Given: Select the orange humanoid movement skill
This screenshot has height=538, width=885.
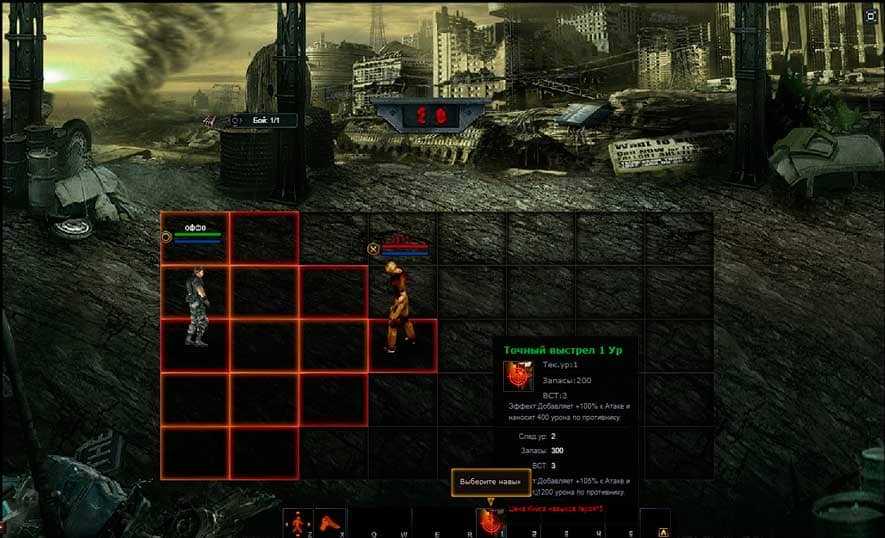Looking at the screenshot, I should (x=297, y=523).
